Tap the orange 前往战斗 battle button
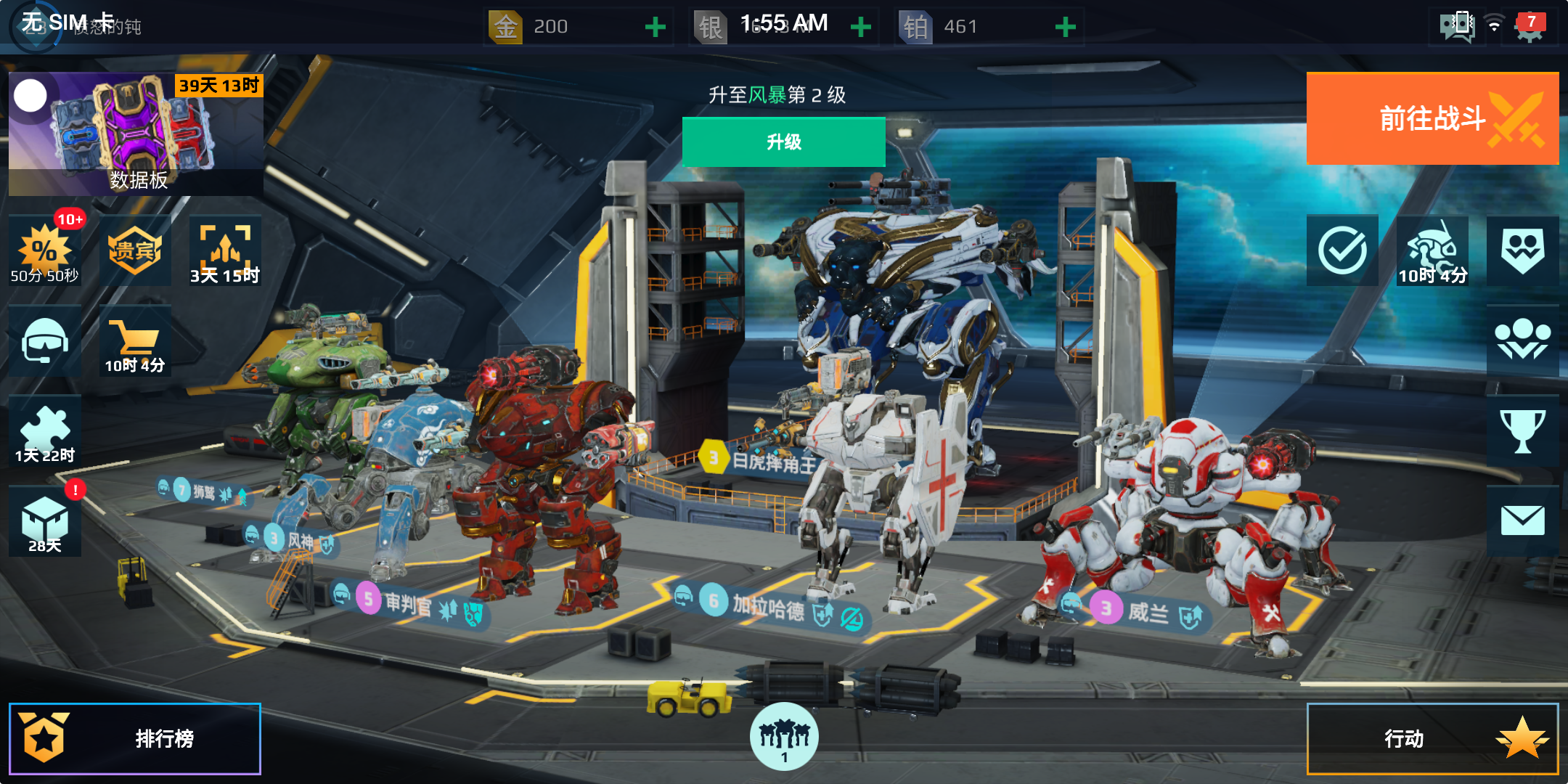Viewport: 1568px width, 784px height. pos(1432,118)
